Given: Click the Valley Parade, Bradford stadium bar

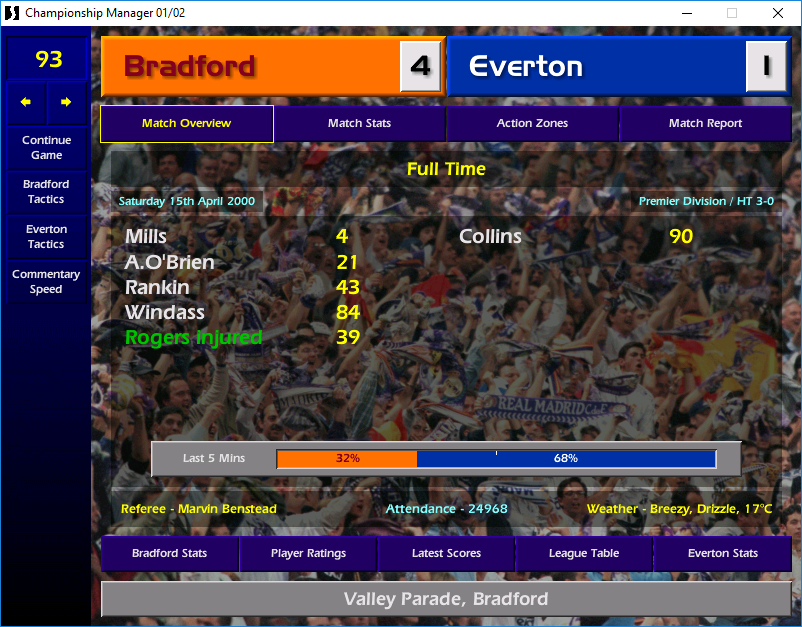Looking at the screenshot, I should [446, 600].
